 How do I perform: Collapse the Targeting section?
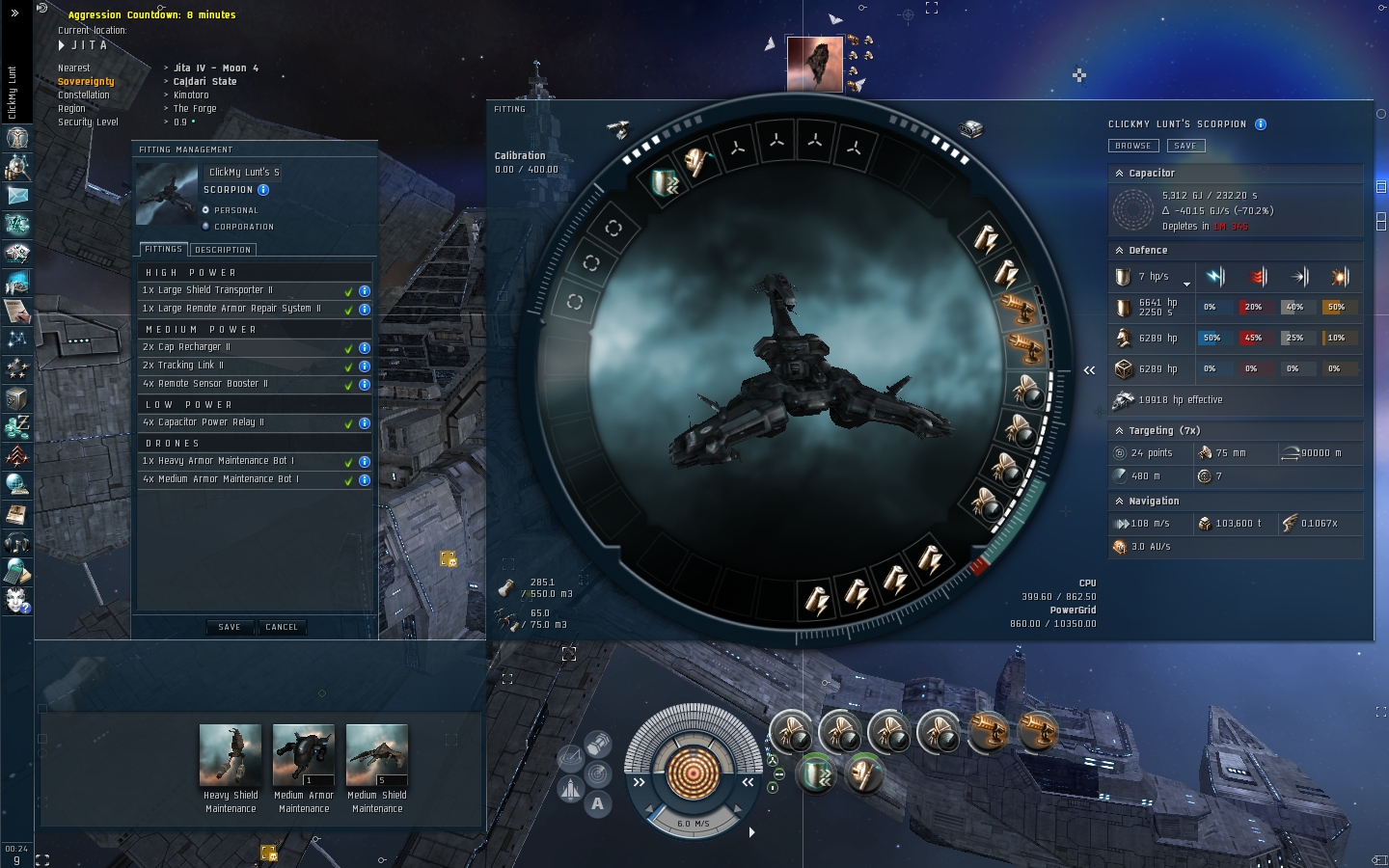coord(1119,431)
